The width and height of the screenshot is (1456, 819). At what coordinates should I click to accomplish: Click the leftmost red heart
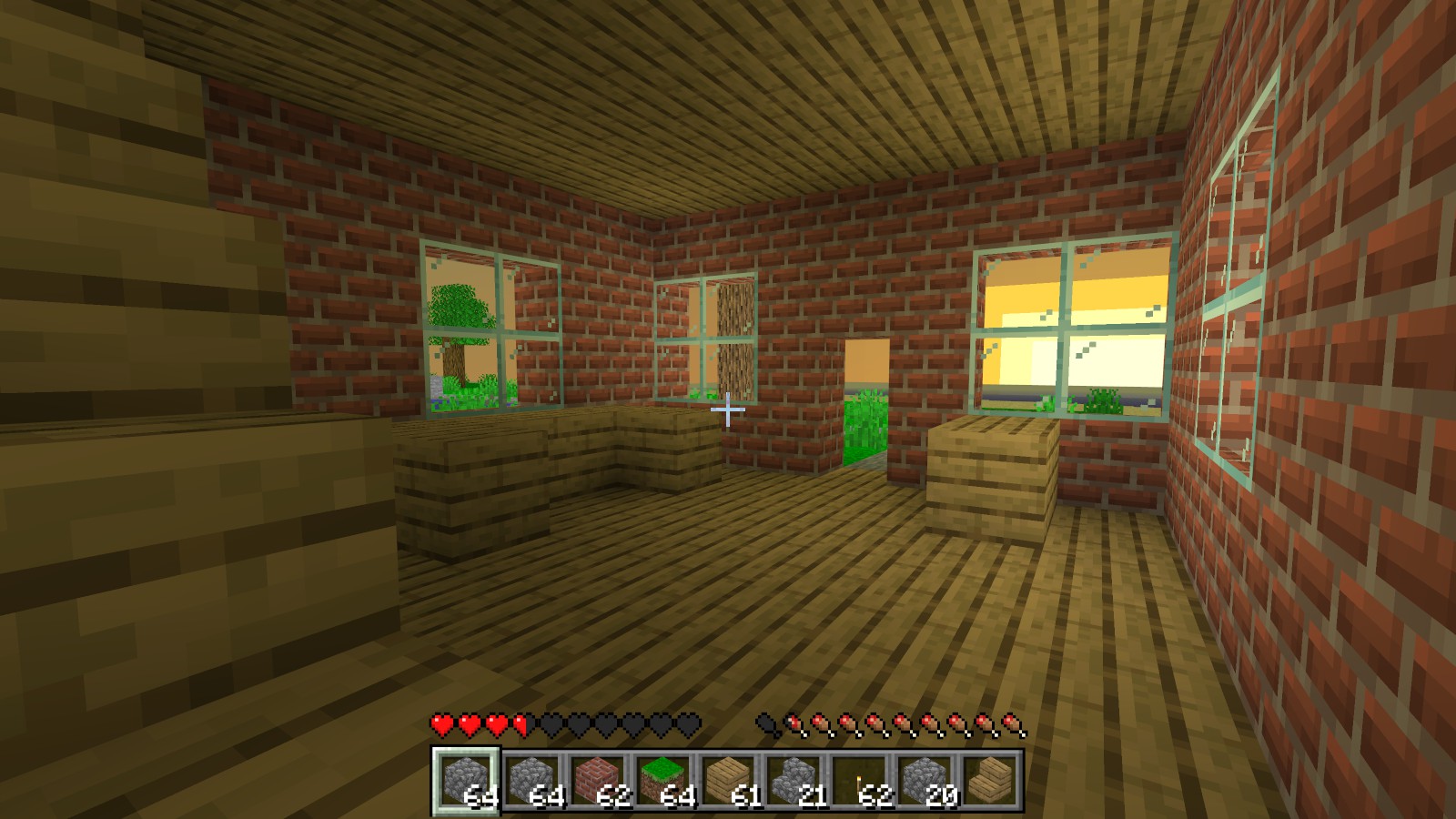[440, 723]
